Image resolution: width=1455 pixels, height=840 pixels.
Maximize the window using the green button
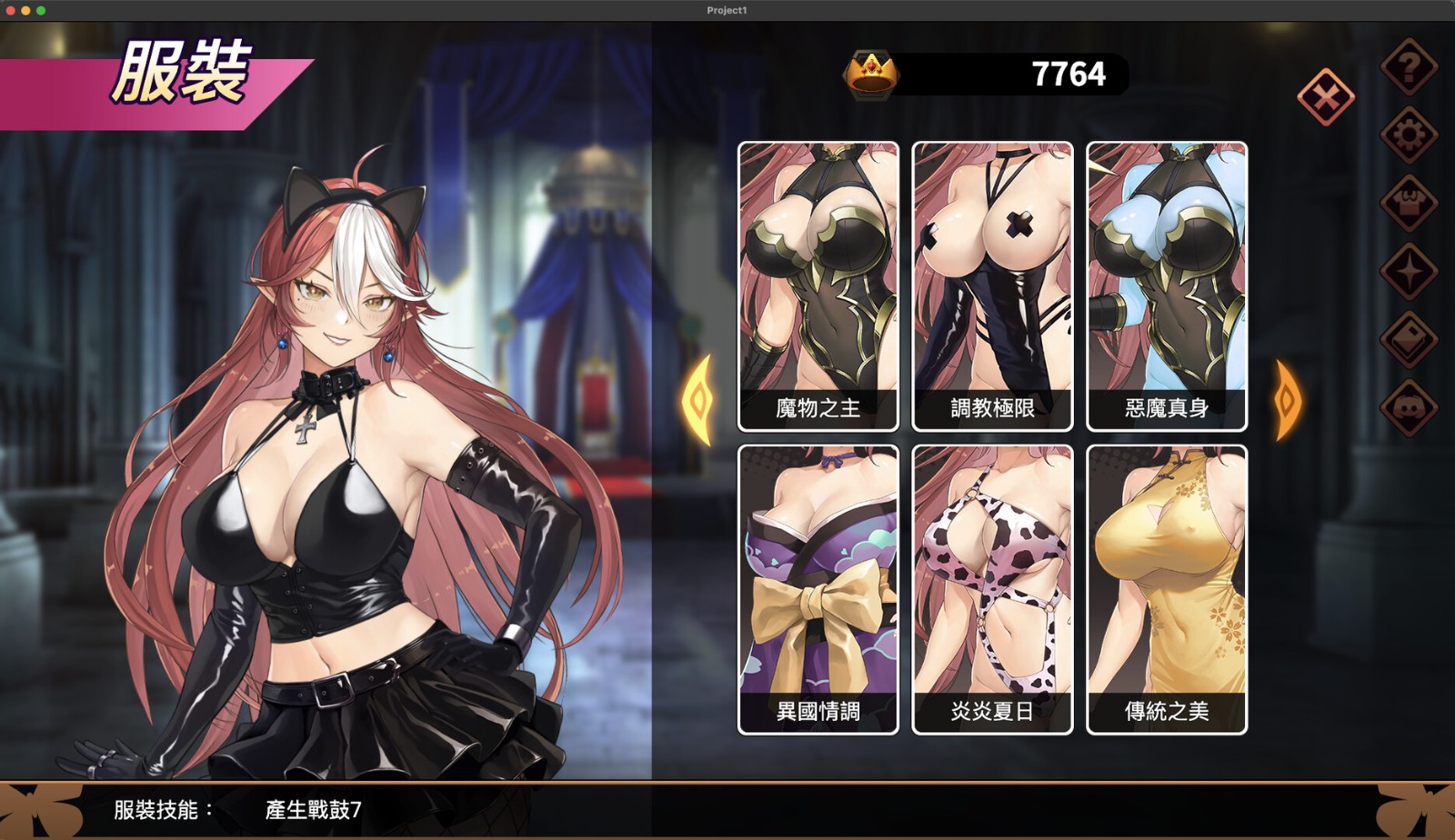click(x=41, y=10)
